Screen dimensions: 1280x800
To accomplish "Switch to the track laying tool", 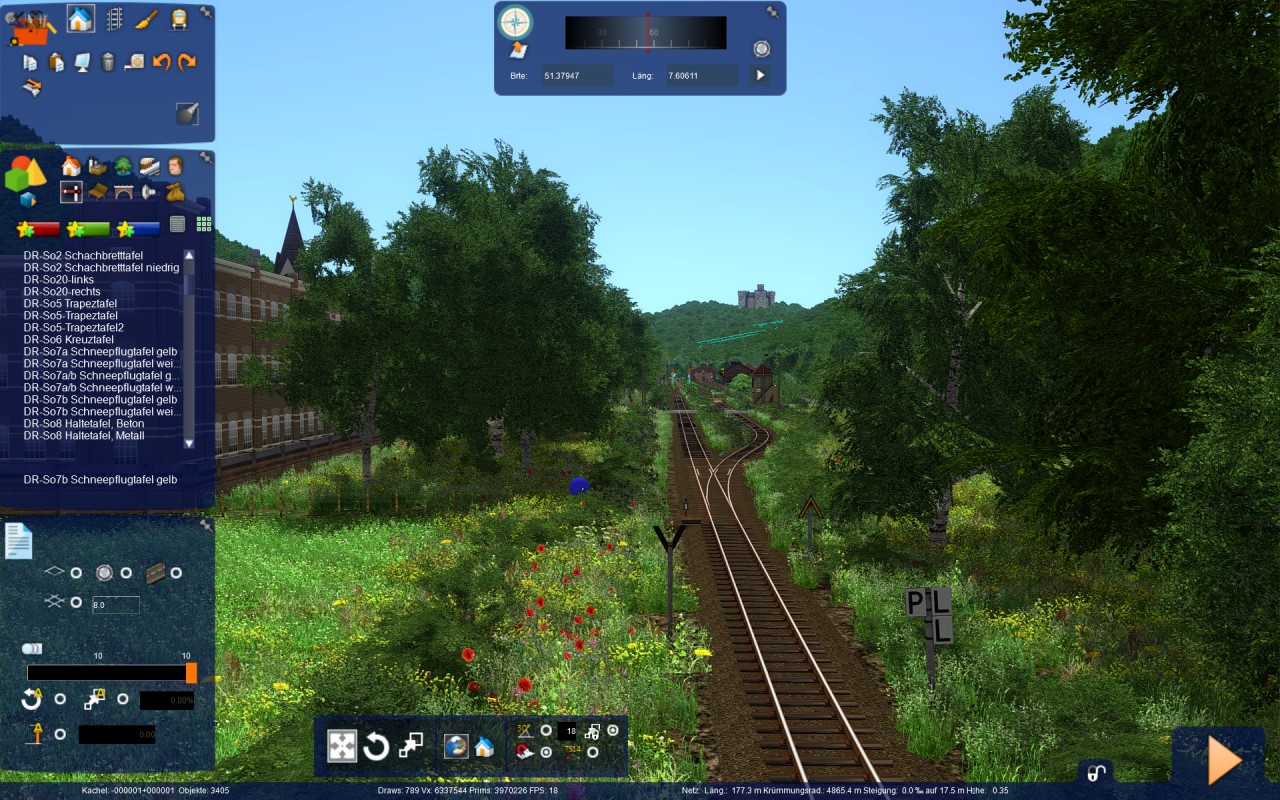I will (x=114, y=18).
